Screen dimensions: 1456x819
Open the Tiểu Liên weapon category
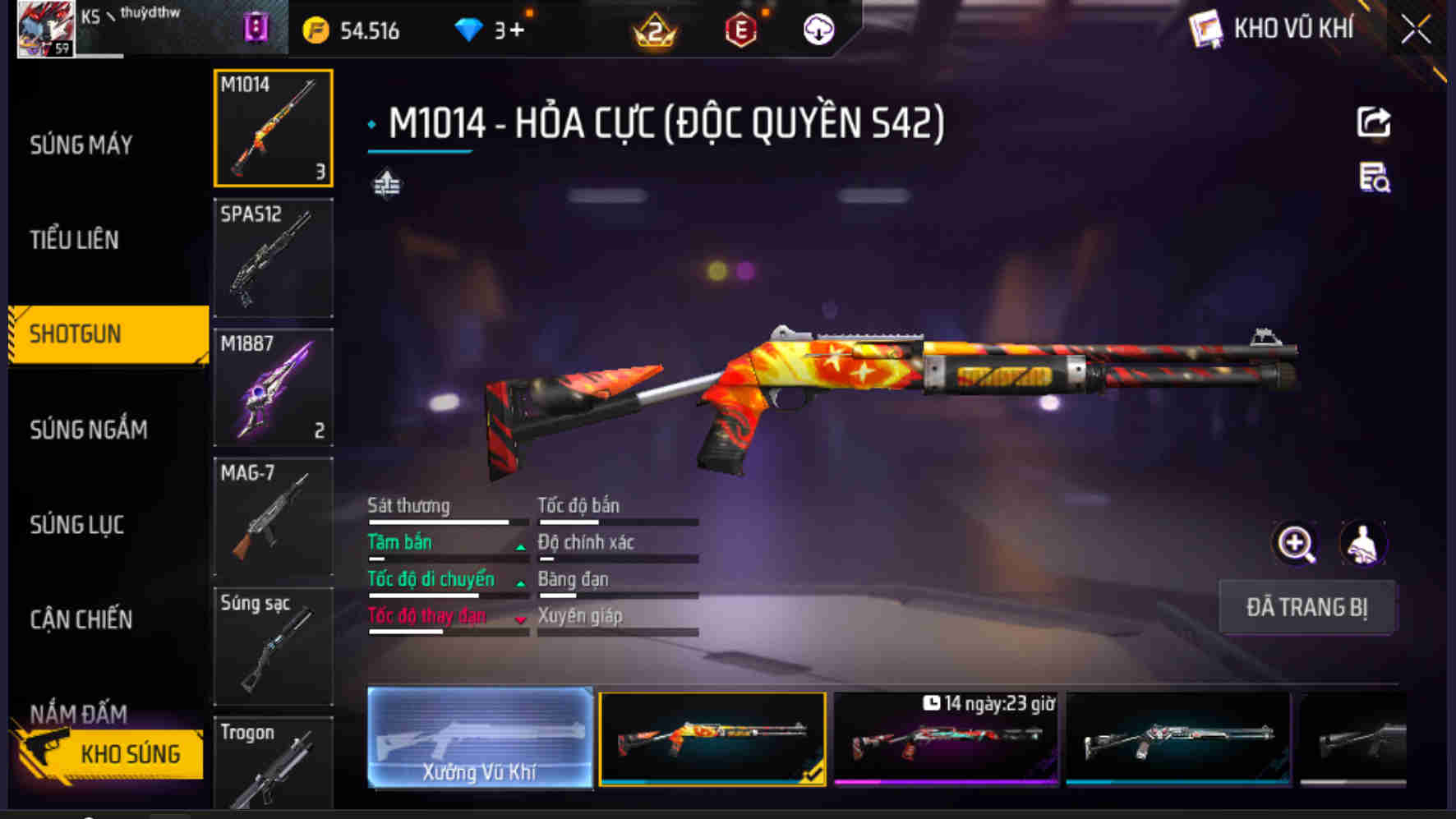[x=75, y=240]
